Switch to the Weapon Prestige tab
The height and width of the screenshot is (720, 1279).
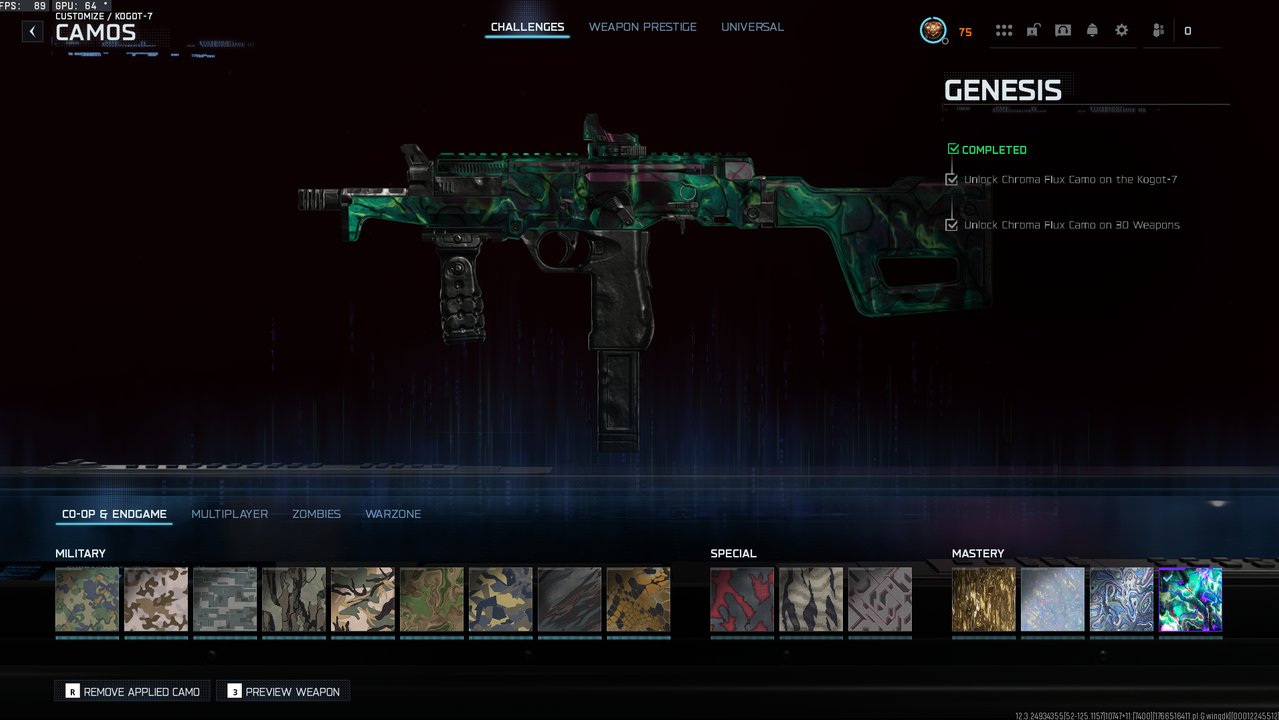click(x=642, y=27)
